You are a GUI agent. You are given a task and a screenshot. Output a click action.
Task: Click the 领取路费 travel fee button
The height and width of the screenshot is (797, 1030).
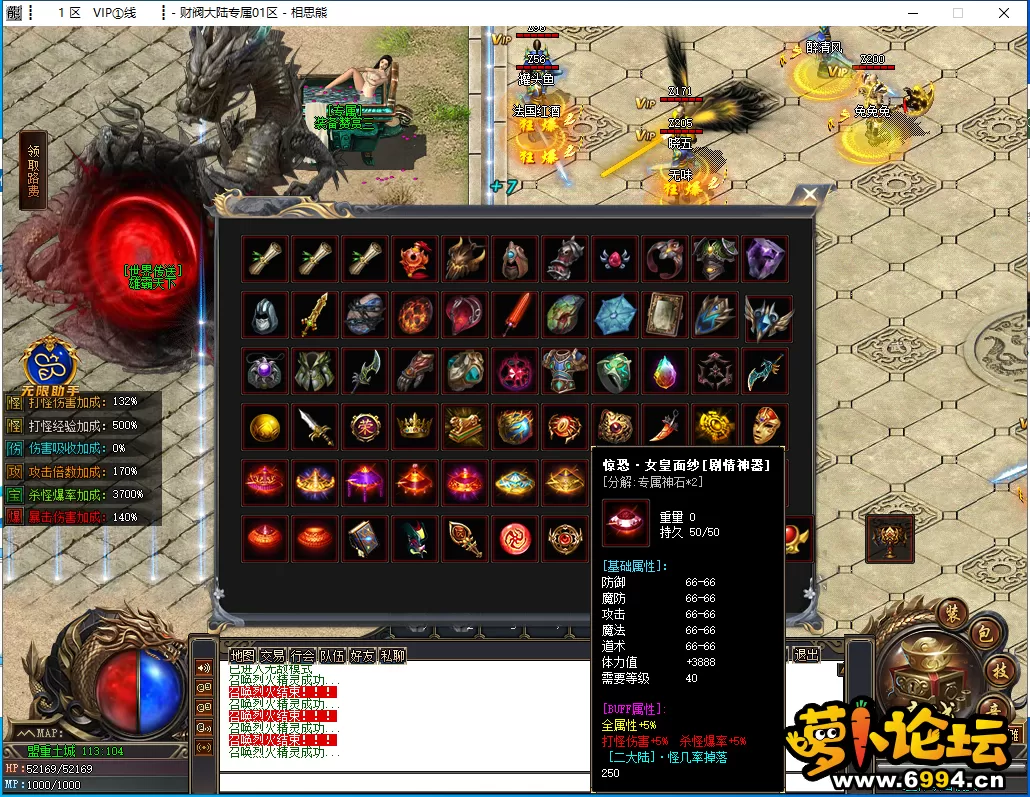34,170
